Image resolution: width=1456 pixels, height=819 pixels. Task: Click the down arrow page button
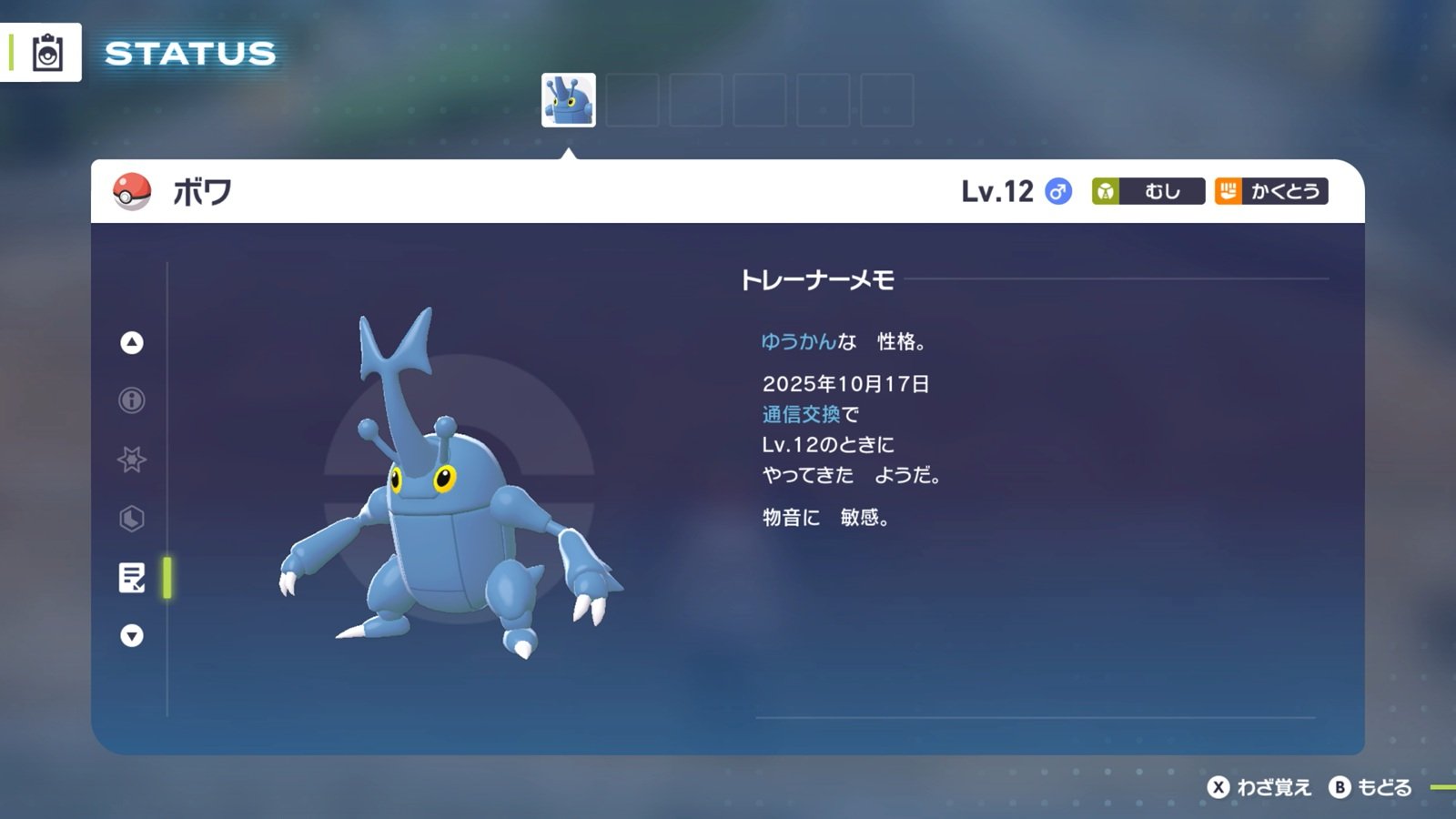[x=132, y=635]
